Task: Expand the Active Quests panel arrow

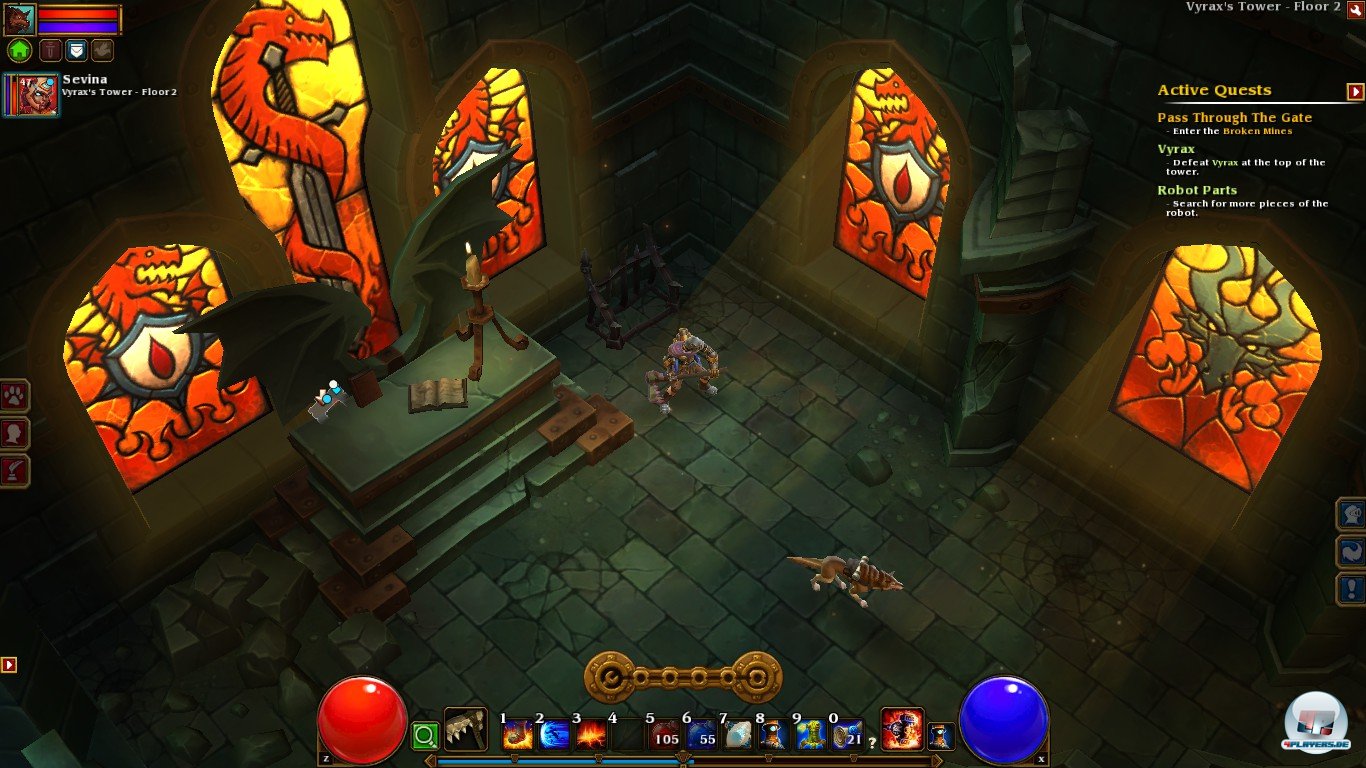Action: (1357, 90)
